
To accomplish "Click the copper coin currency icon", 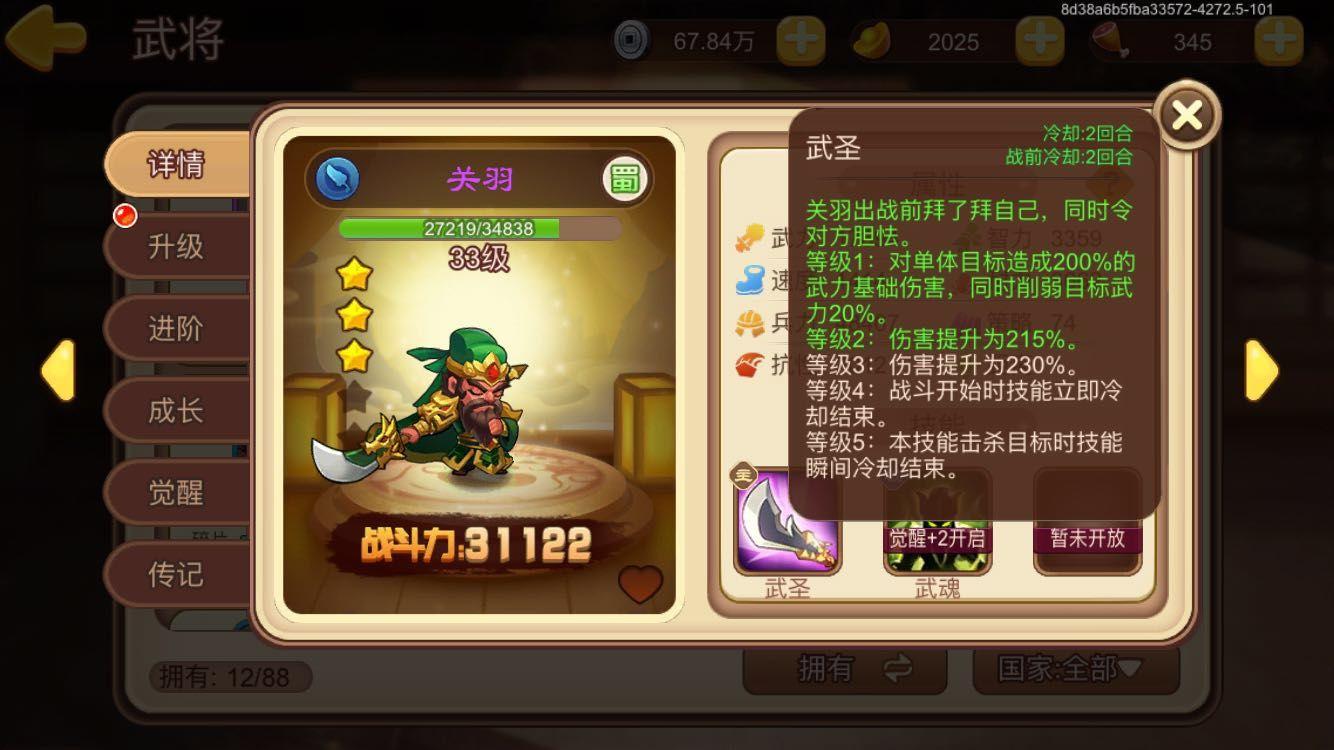I will click(632, 42).
